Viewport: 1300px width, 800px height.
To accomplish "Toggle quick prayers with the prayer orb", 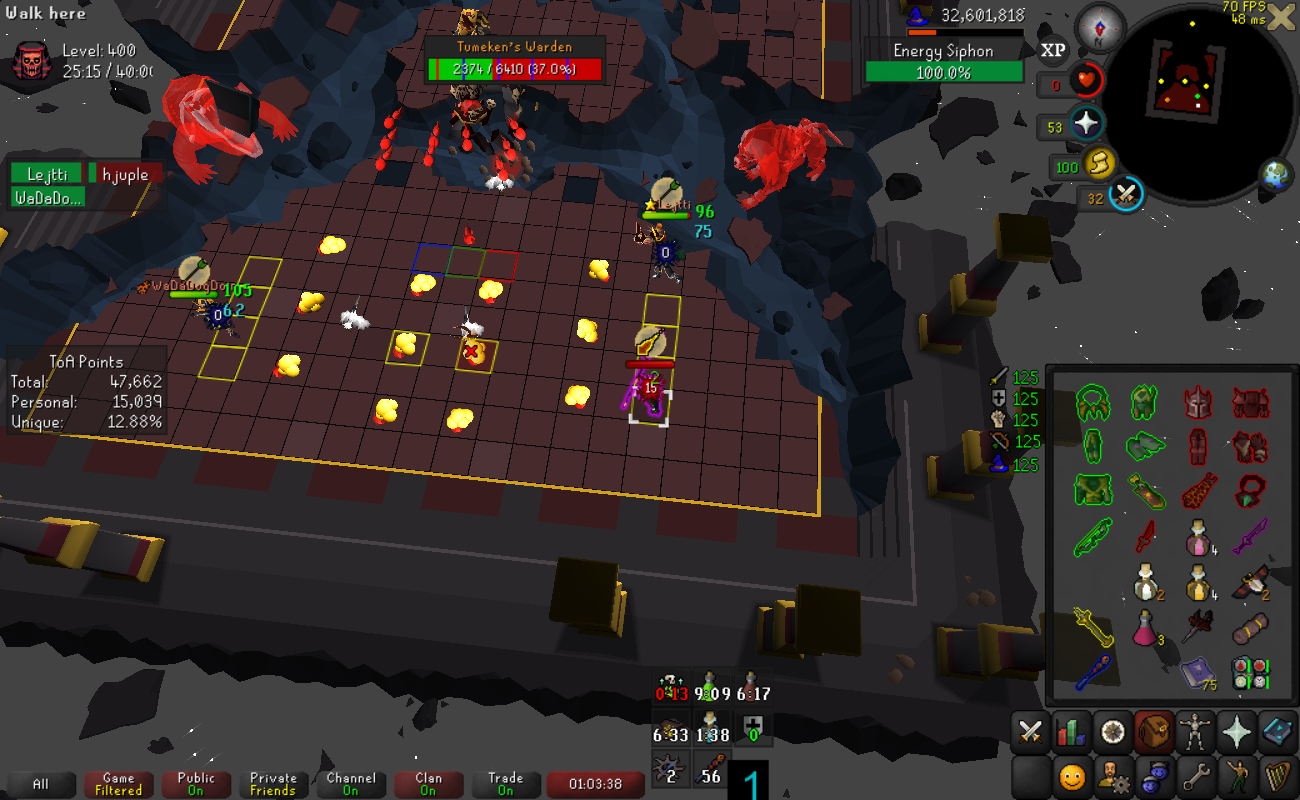I will (x=1086, y=124).
